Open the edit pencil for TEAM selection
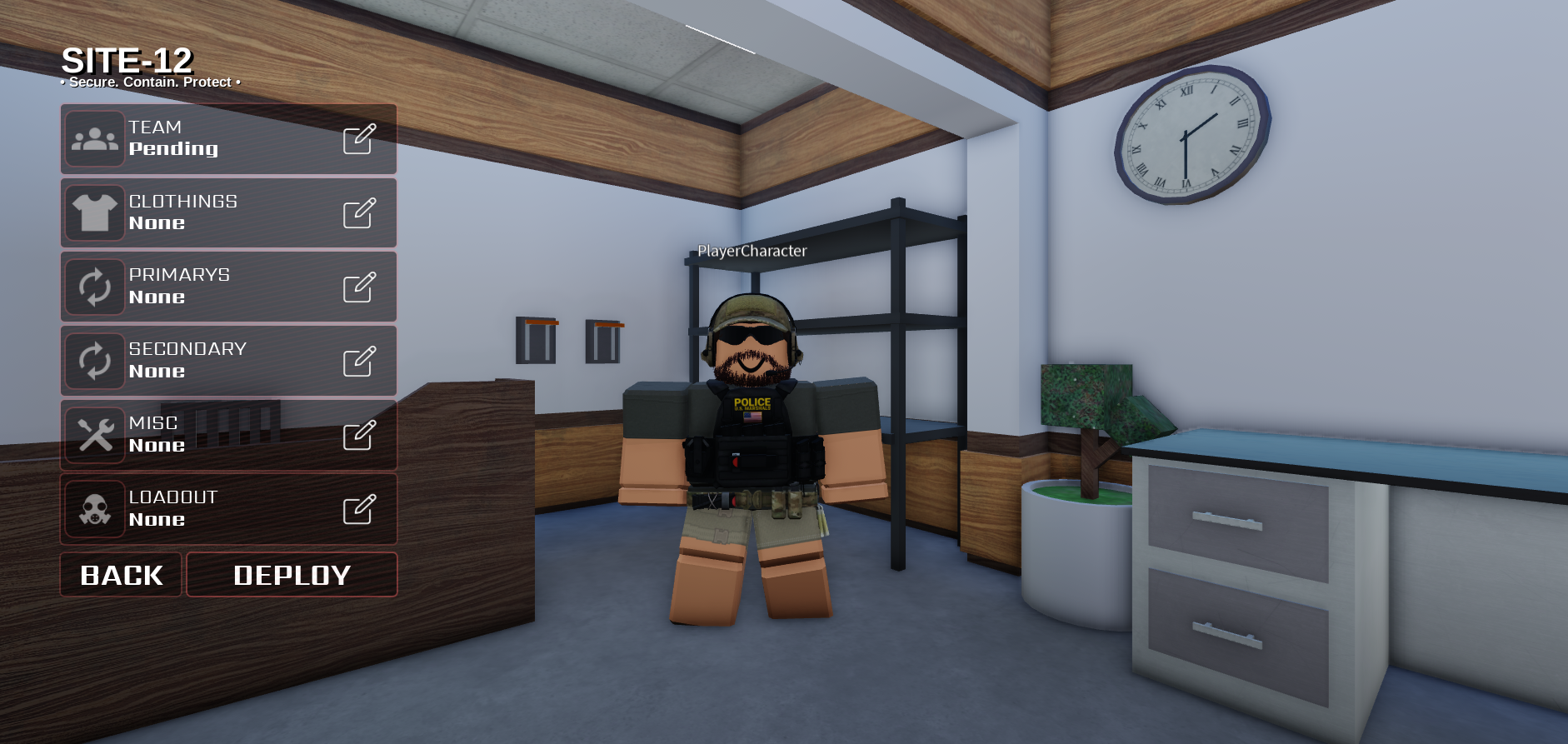This screenshot has height=744, width=1568. coord(359,138)
